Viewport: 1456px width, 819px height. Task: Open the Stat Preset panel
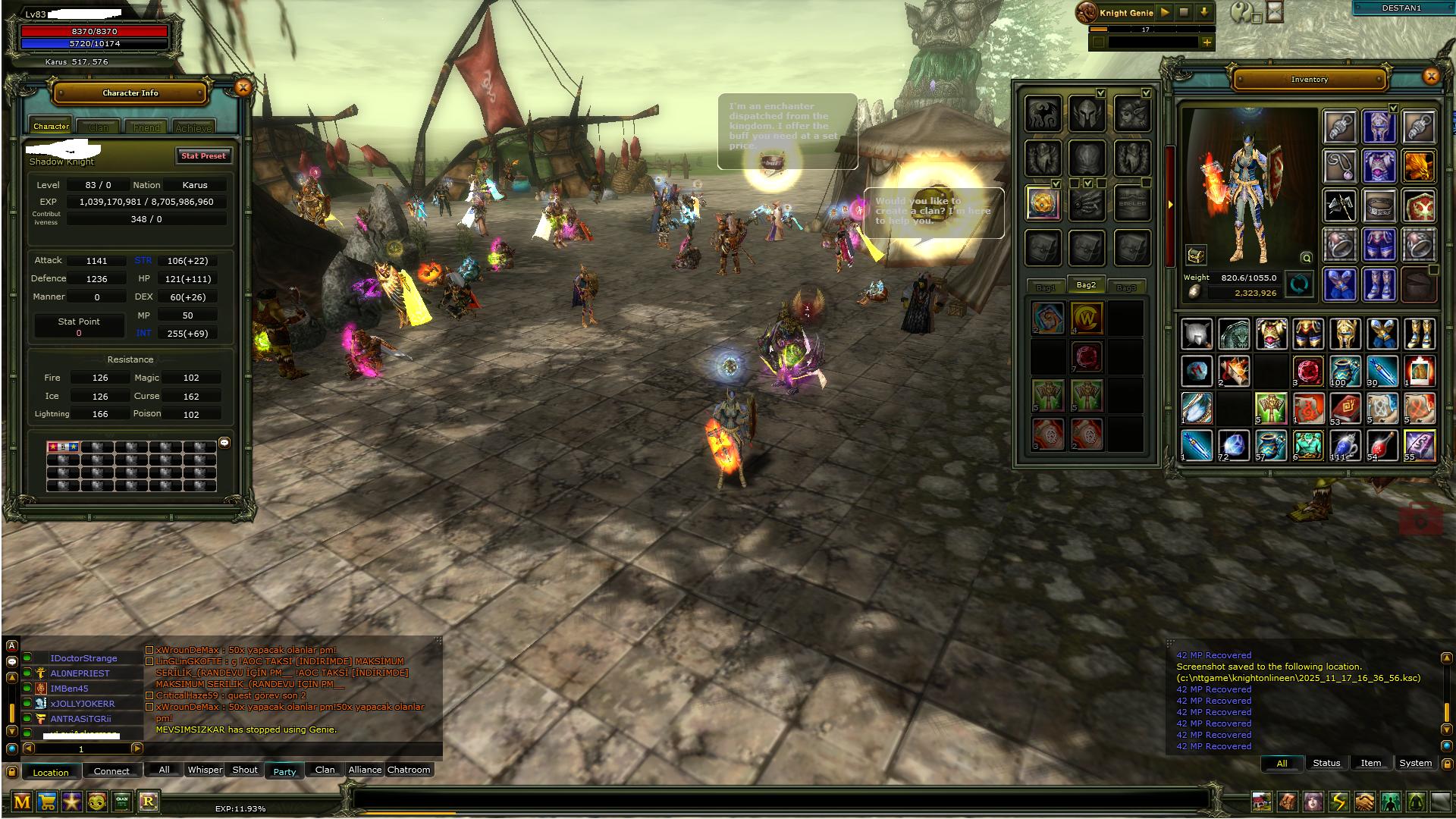[203, 155]
